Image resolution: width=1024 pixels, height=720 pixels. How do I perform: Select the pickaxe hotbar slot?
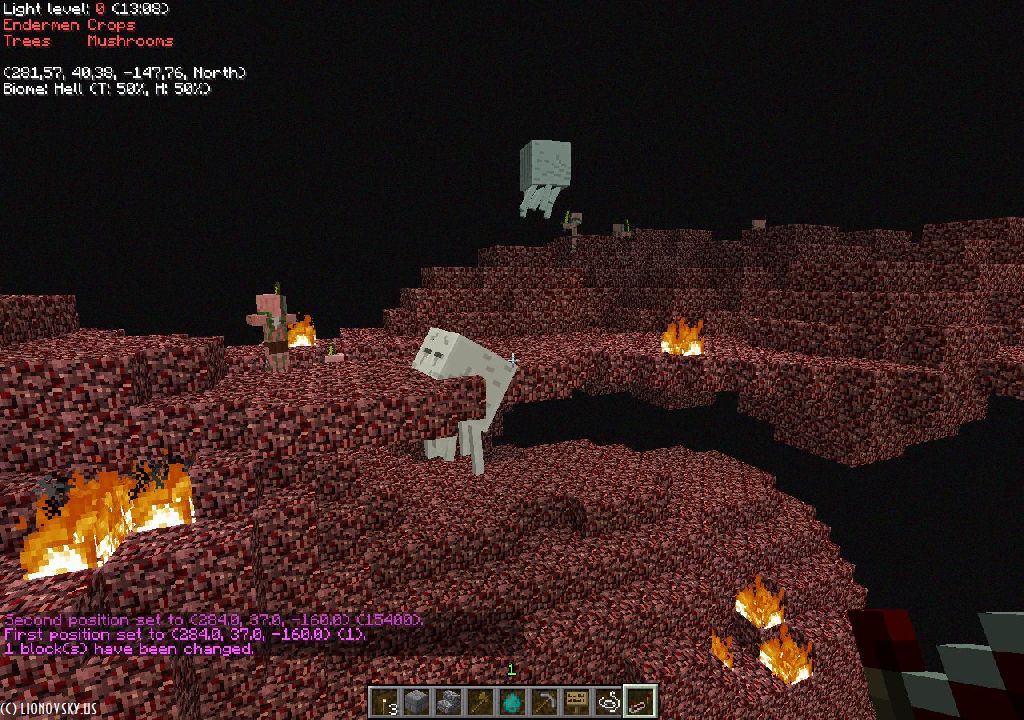pos(545,702)
